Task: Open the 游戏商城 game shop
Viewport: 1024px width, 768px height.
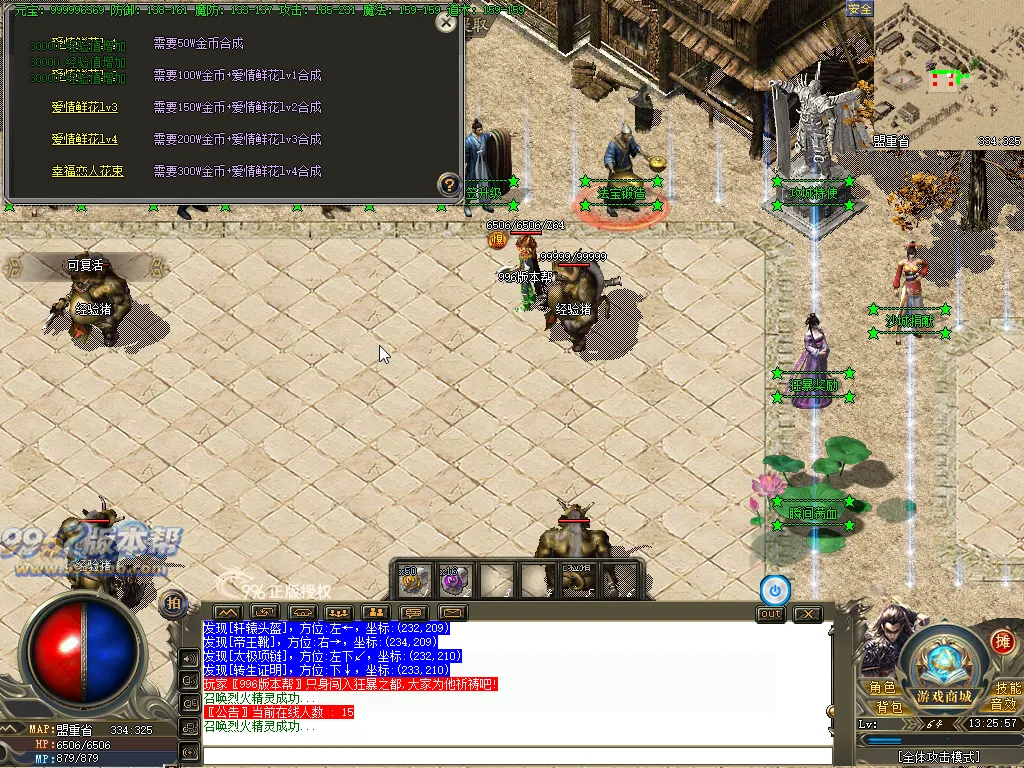Action: click(x=944, y=696)
